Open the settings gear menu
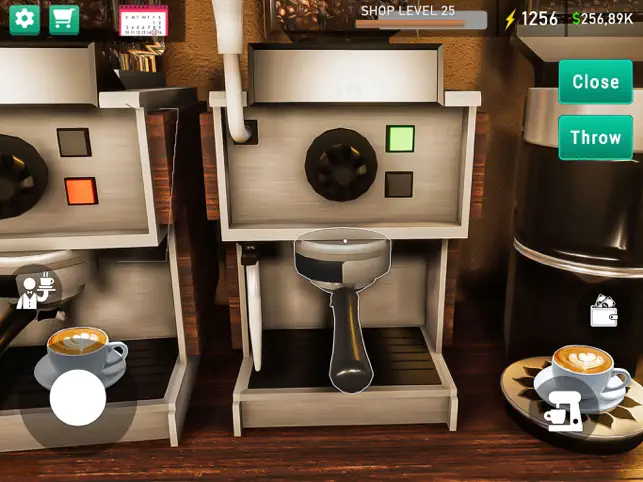Screen dimensions: 643x482 pos(25,20)
